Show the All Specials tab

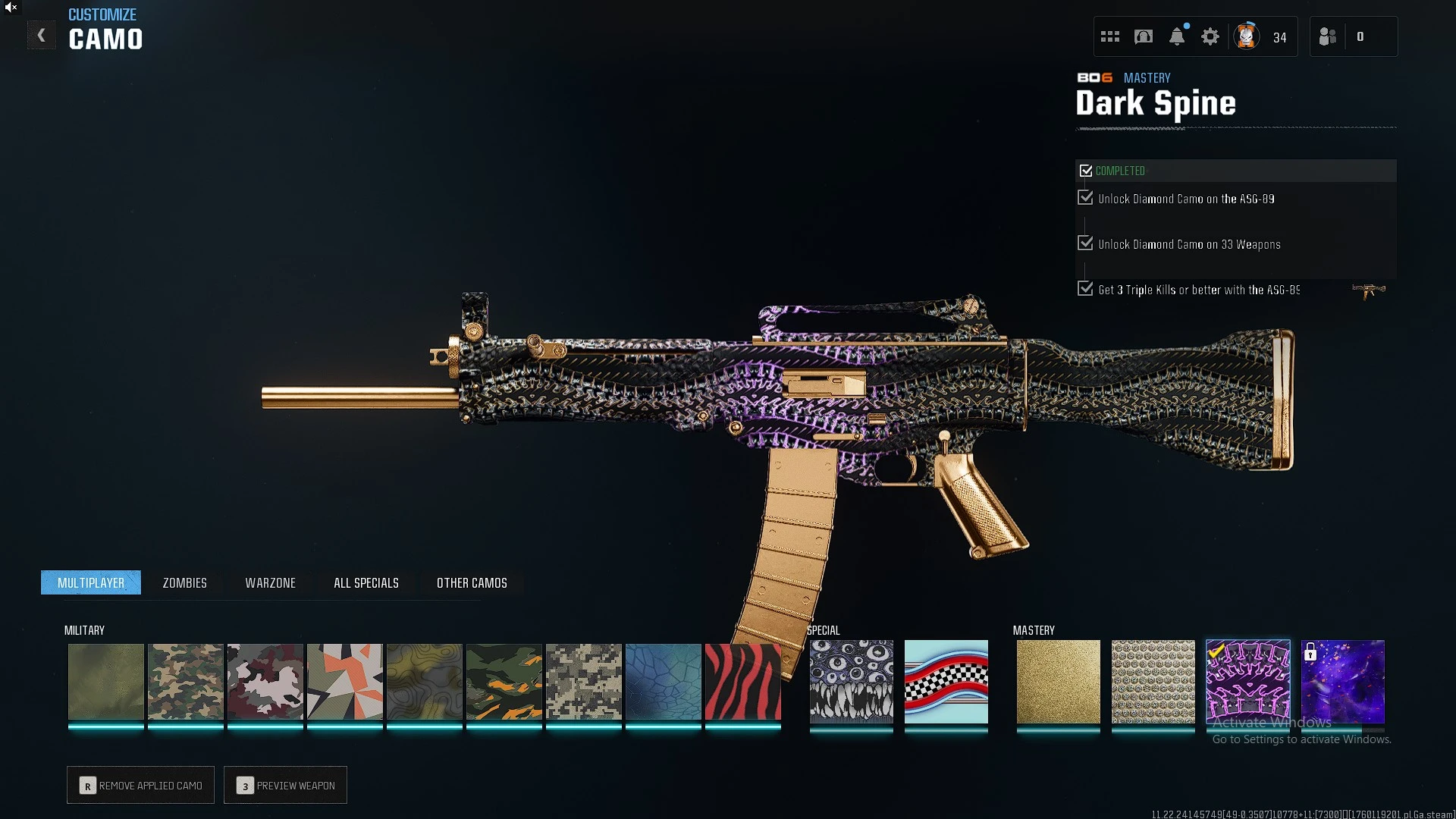pyautogui.click(x=366, y=582)
